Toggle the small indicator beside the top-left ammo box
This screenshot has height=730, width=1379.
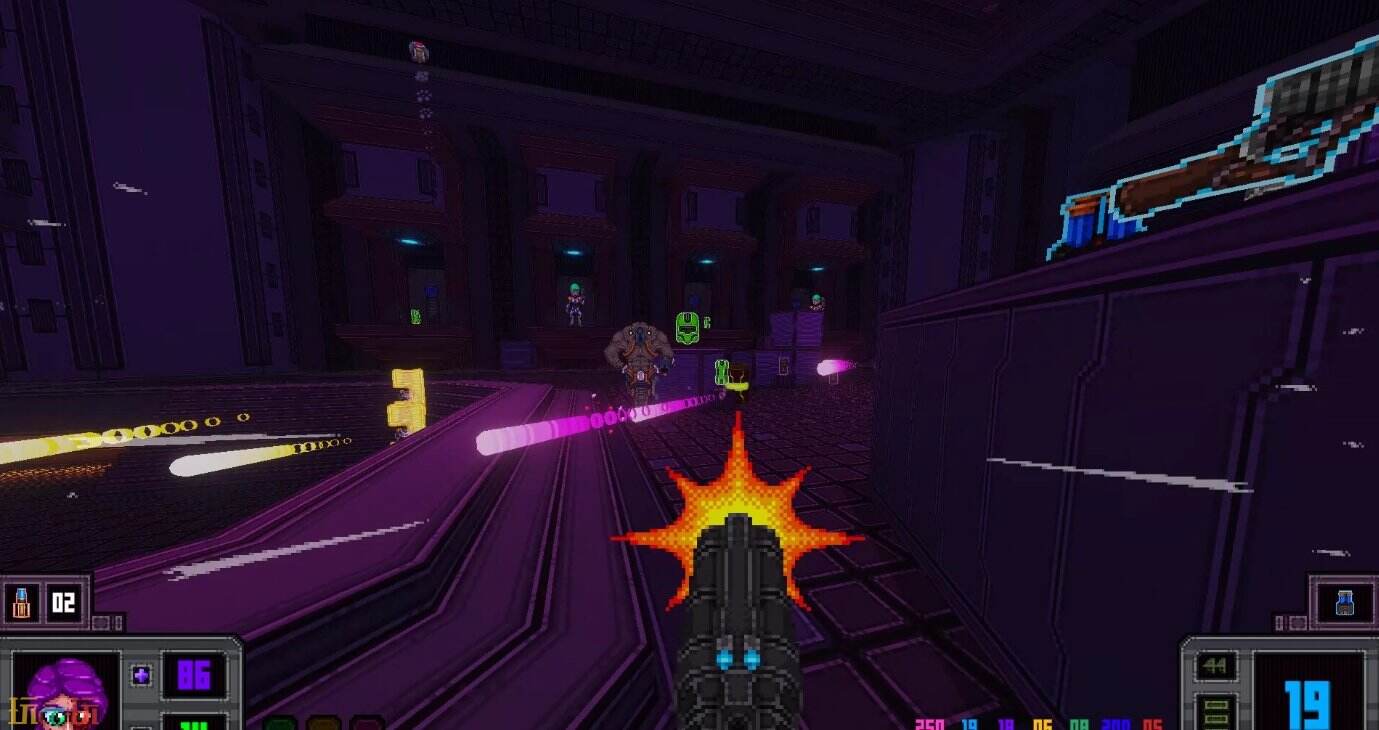click(100, 620)
